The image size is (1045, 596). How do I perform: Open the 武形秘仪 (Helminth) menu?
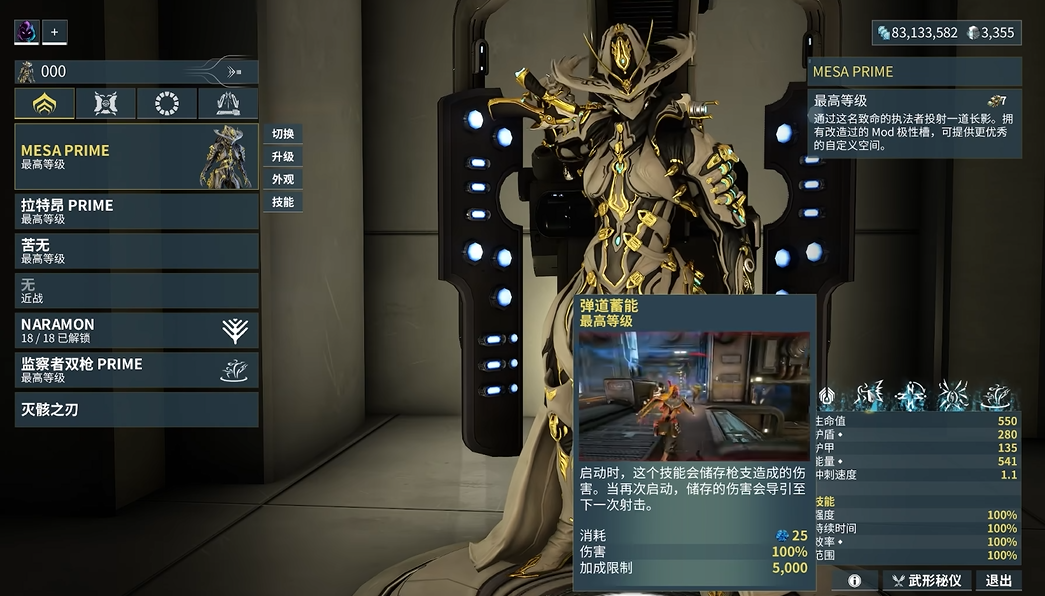[x=924, y=580]
